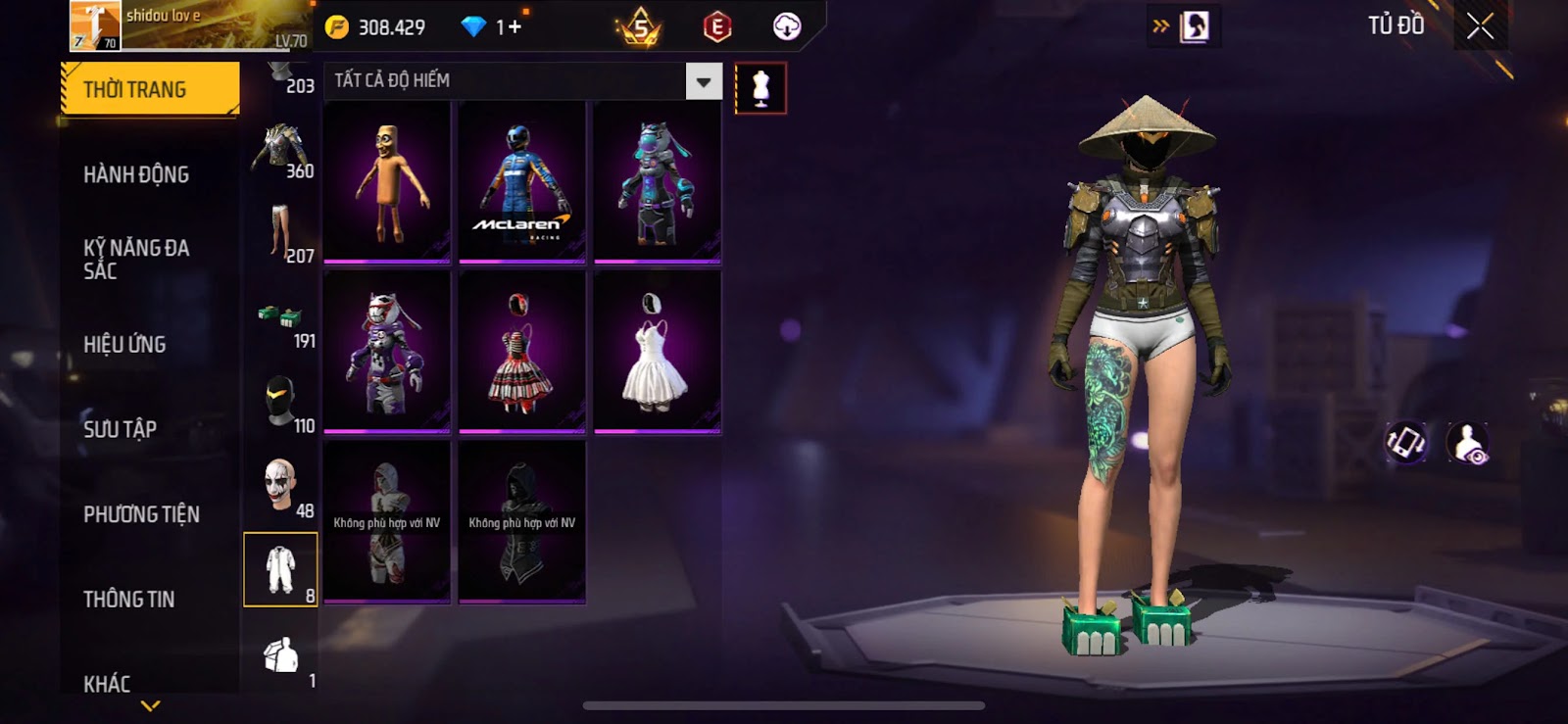
Task: Open the SƯU TẬP section
Action: coord(120,429)
